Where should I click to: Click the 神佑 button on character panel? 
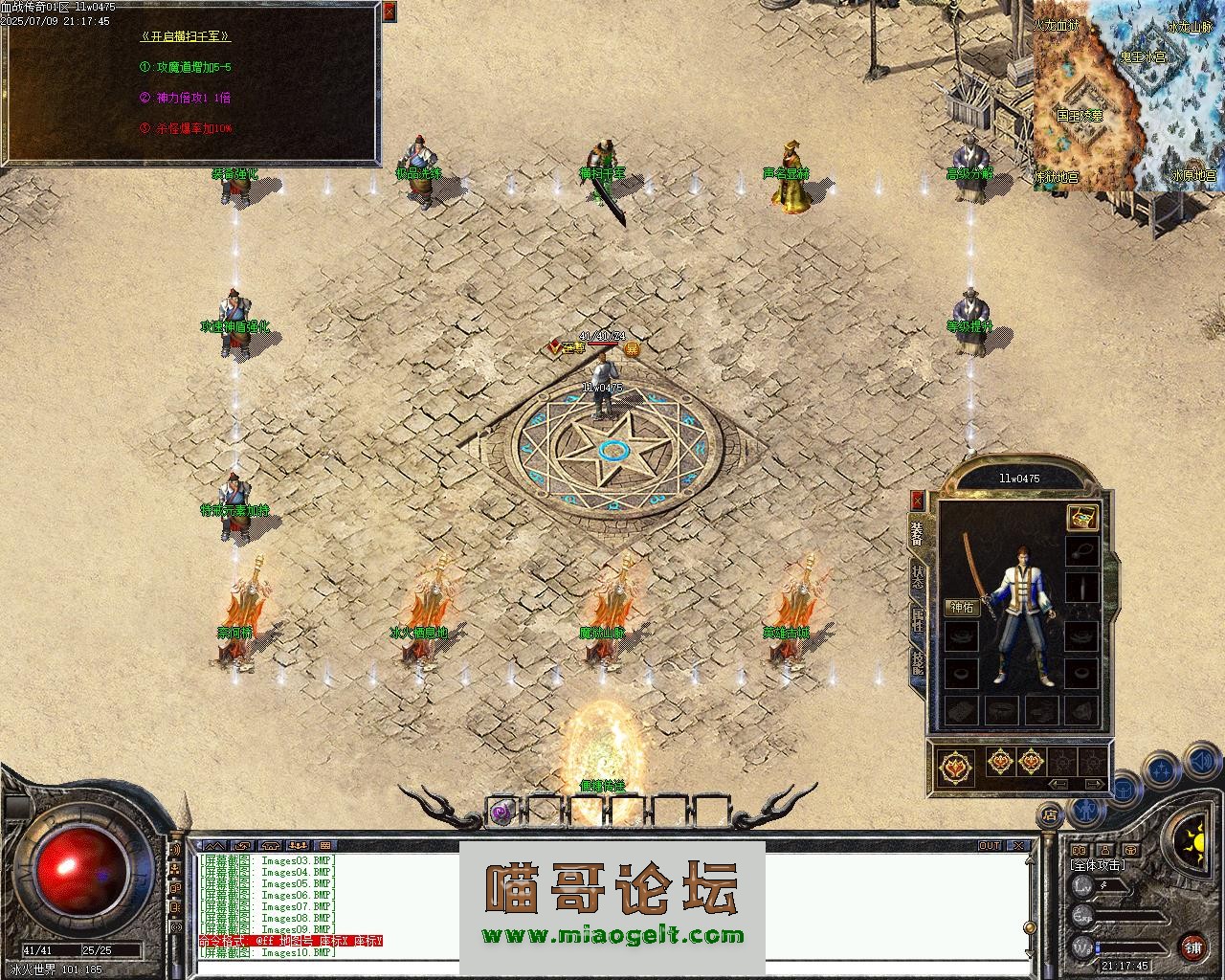point(961,608)
